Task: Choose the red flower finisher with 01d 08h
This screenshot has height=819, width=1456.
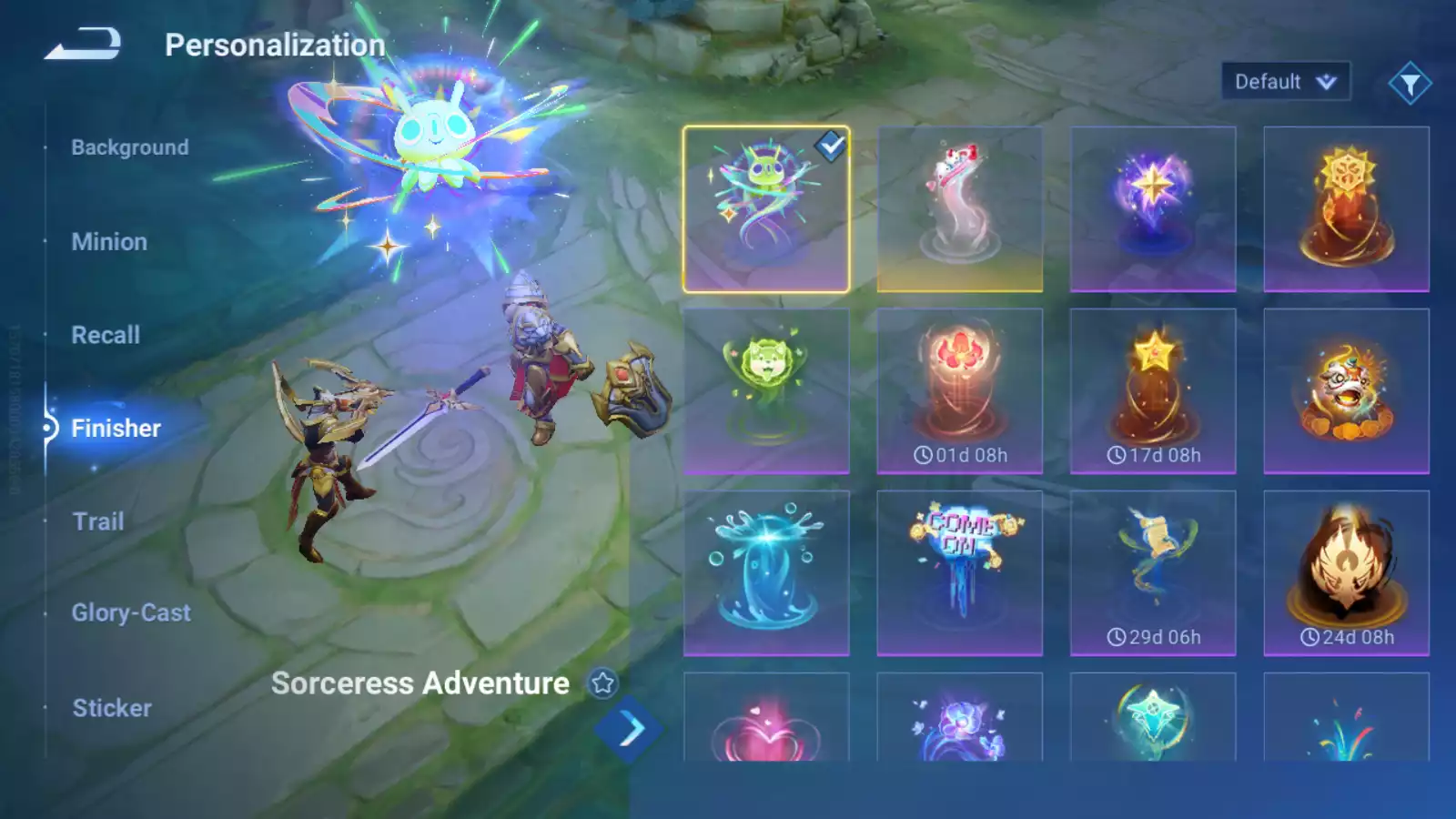Action: 960,391
